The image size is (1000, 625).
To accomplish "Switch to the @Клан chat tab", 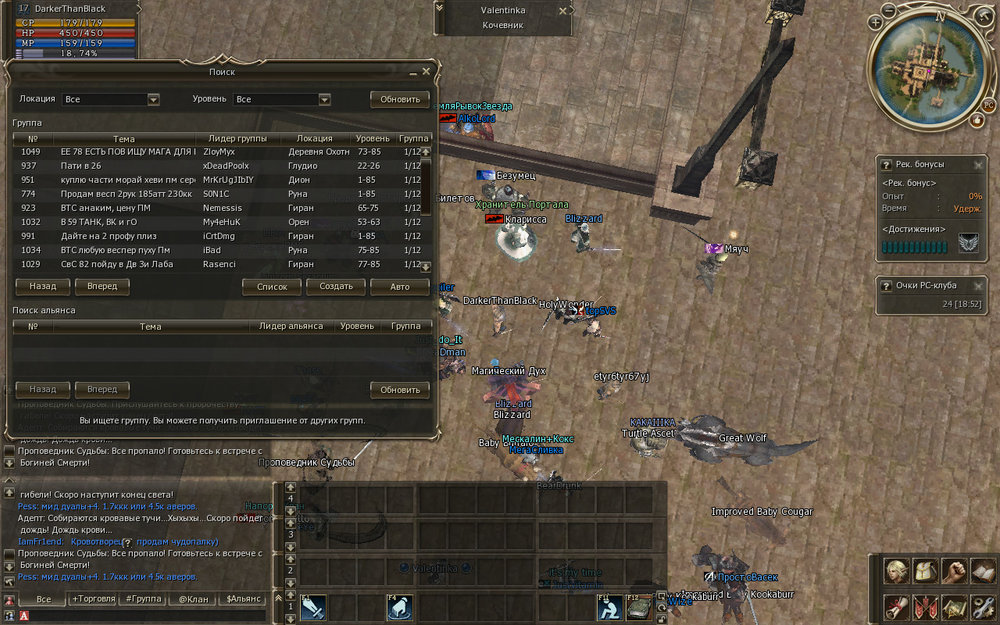I will click(191, 599).
